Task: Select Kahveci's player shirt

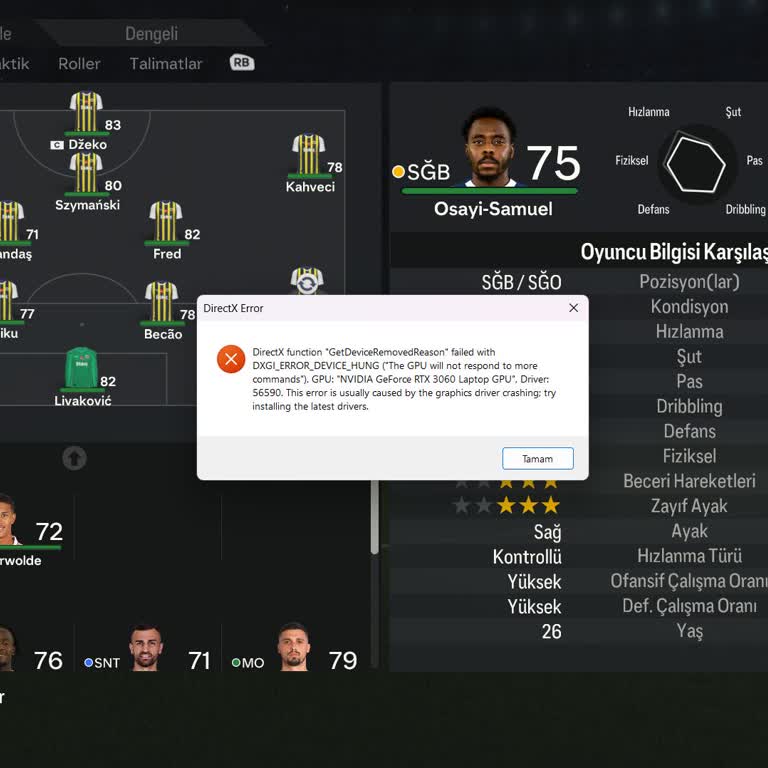Action: (x=309, y=157)
